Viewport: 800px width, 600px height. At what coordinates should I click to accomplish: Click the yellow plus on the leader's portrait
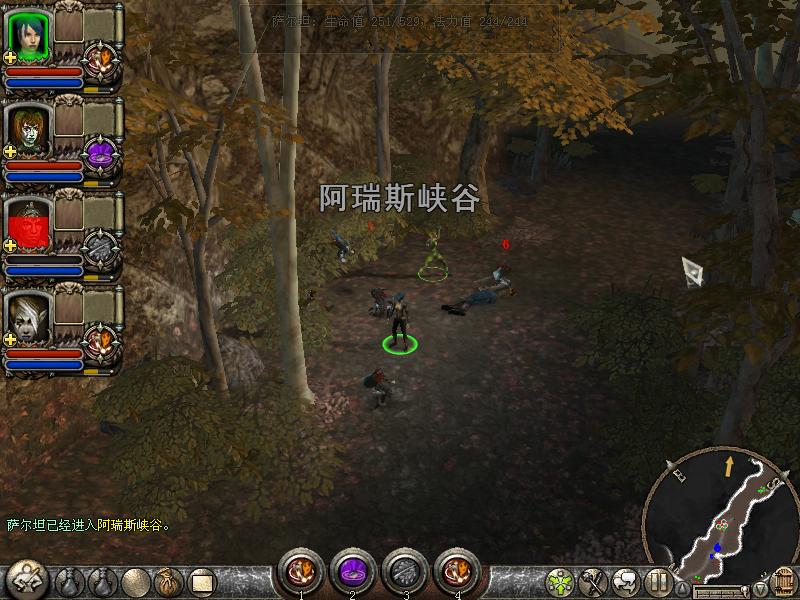[x=11, y=58]
